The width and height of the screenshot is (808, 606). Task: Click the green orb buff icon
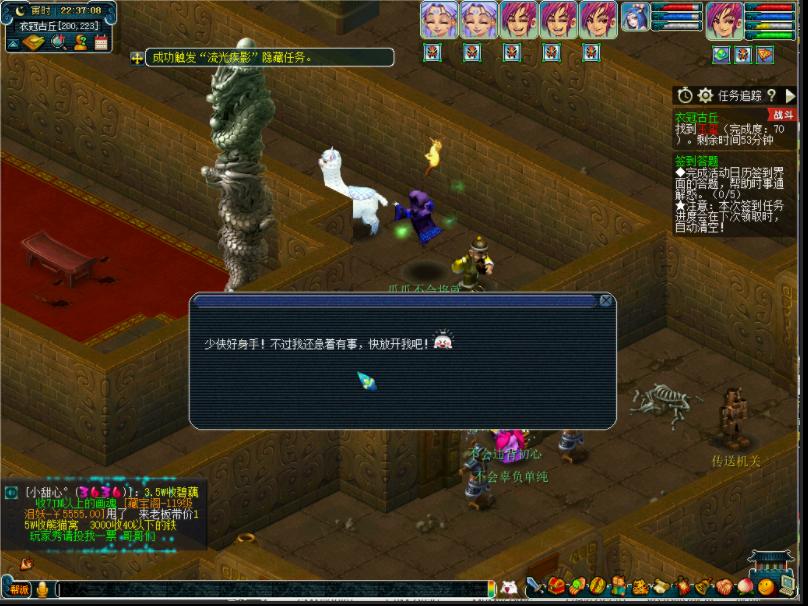click(721, 55)
